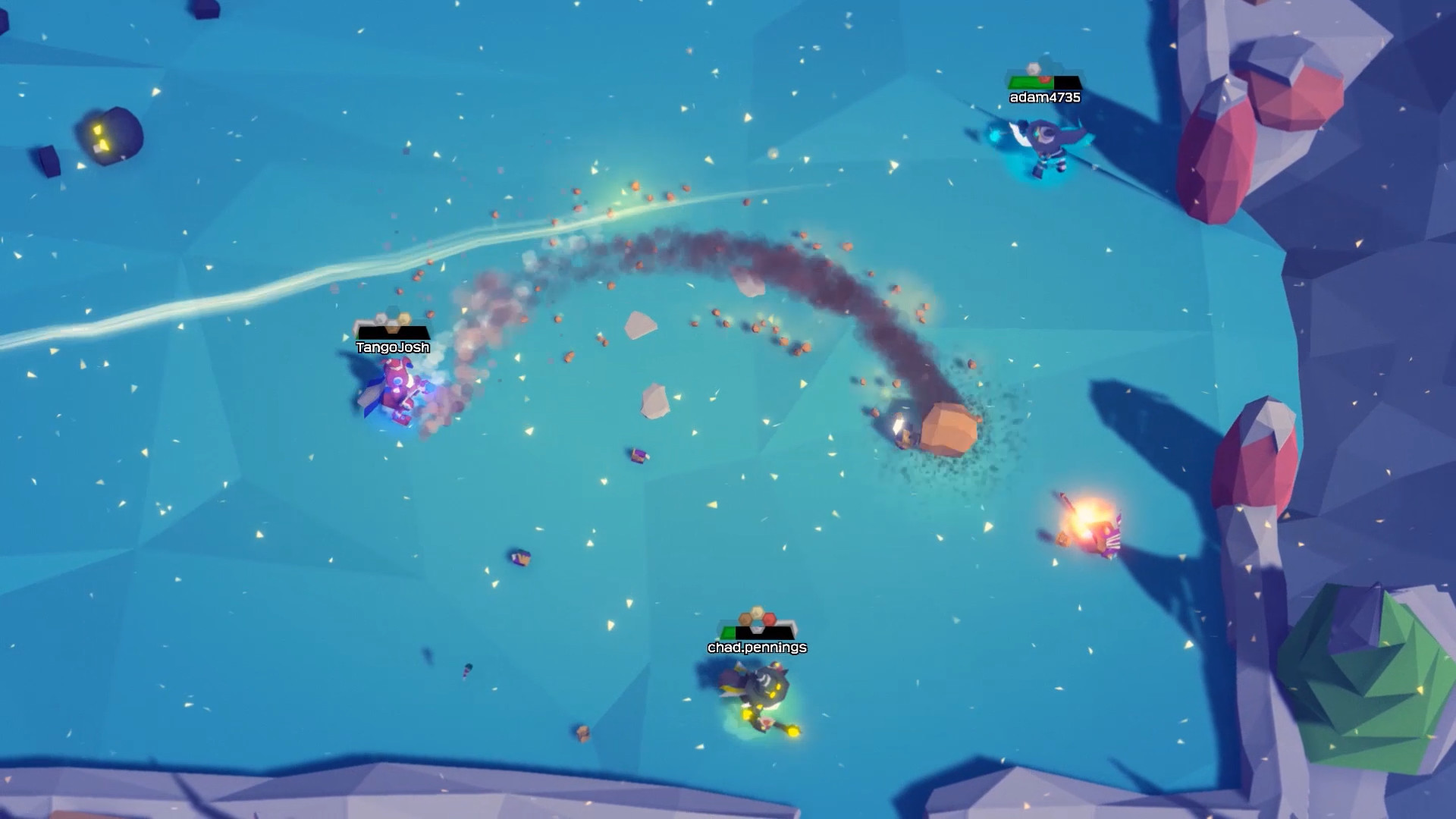This screenshot has height=819, width=1456.
Task: Select the adam4735 name label
Action: [x=1045, y=97]
